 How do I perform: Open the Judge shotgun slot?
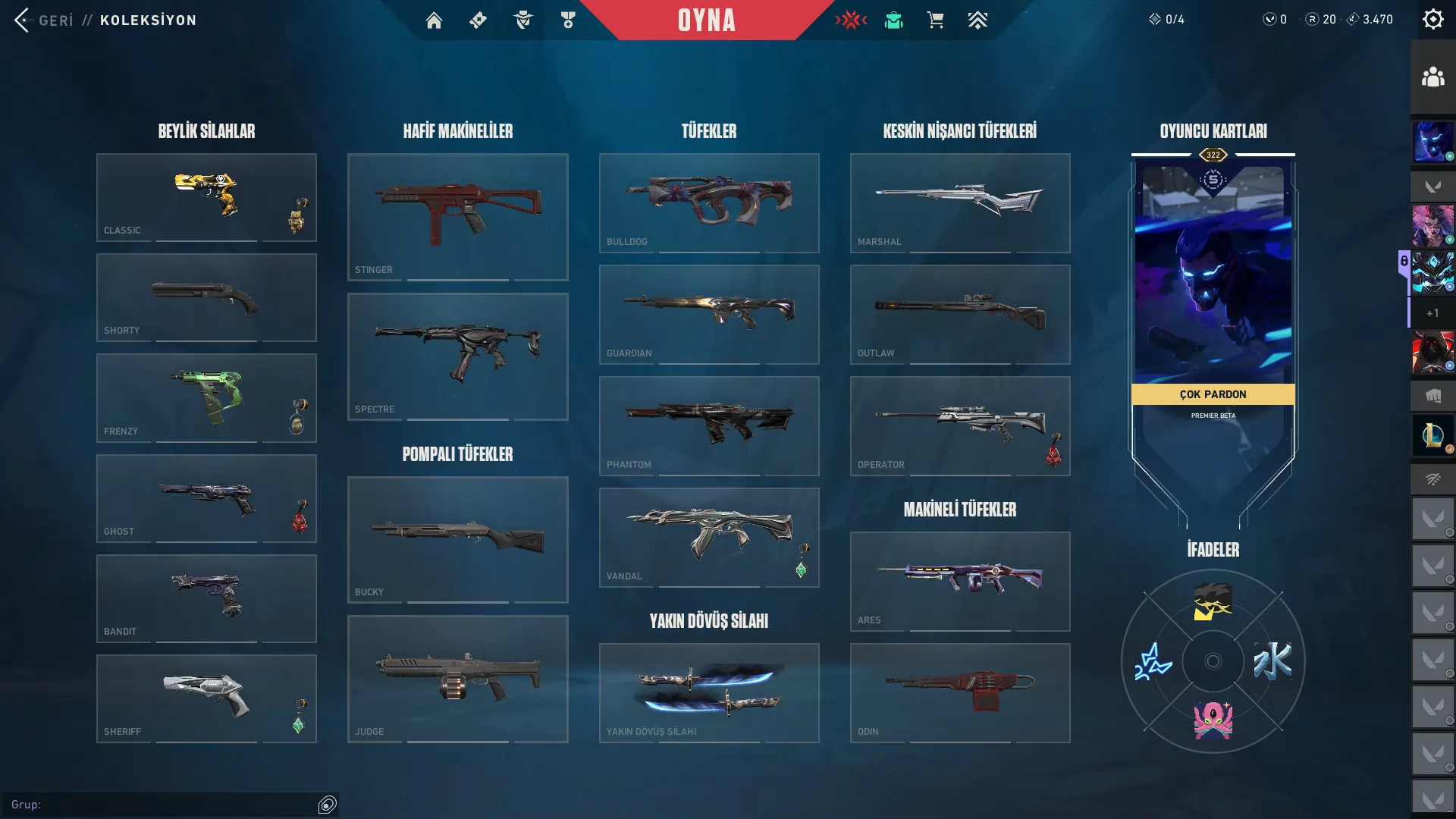tap(457, 679)
